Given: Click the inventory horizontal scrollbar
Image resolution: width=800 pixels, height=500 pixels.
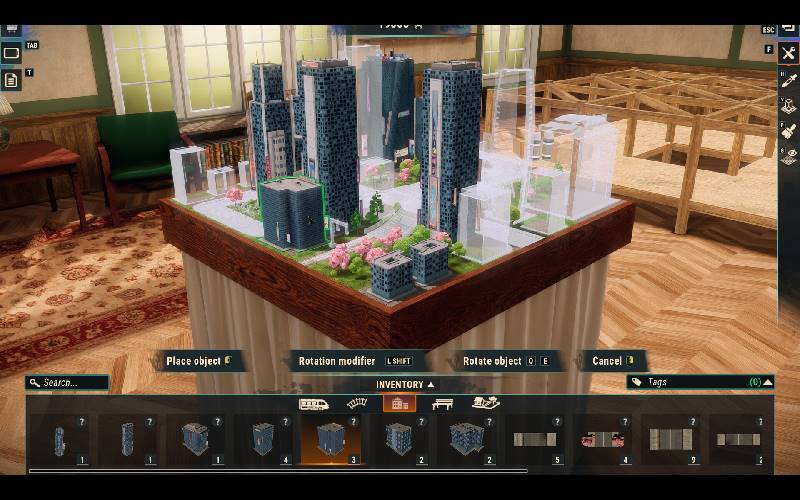Looking at the screenshot, I should (278, 470).
